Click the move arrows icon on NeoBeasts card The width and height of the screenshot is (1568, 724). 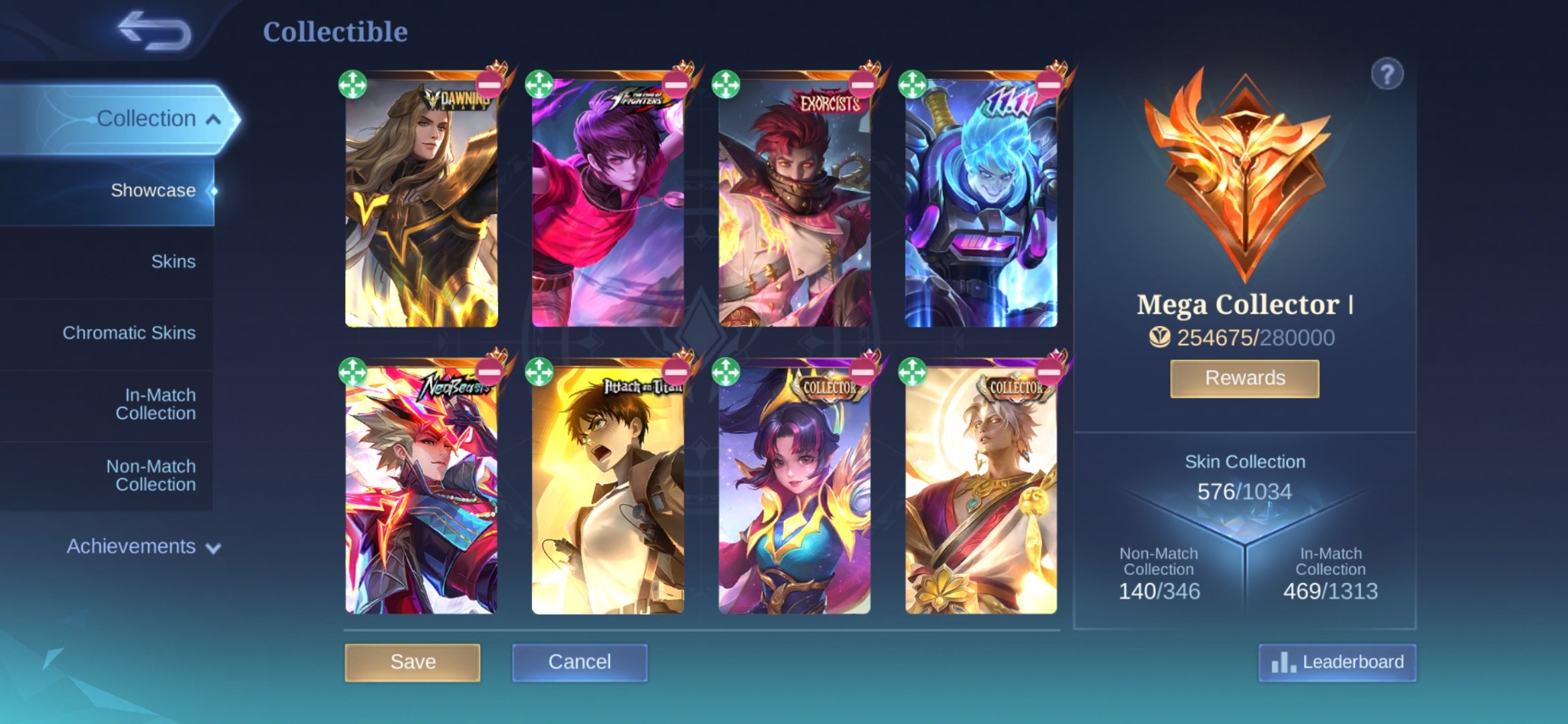(351, 372)
